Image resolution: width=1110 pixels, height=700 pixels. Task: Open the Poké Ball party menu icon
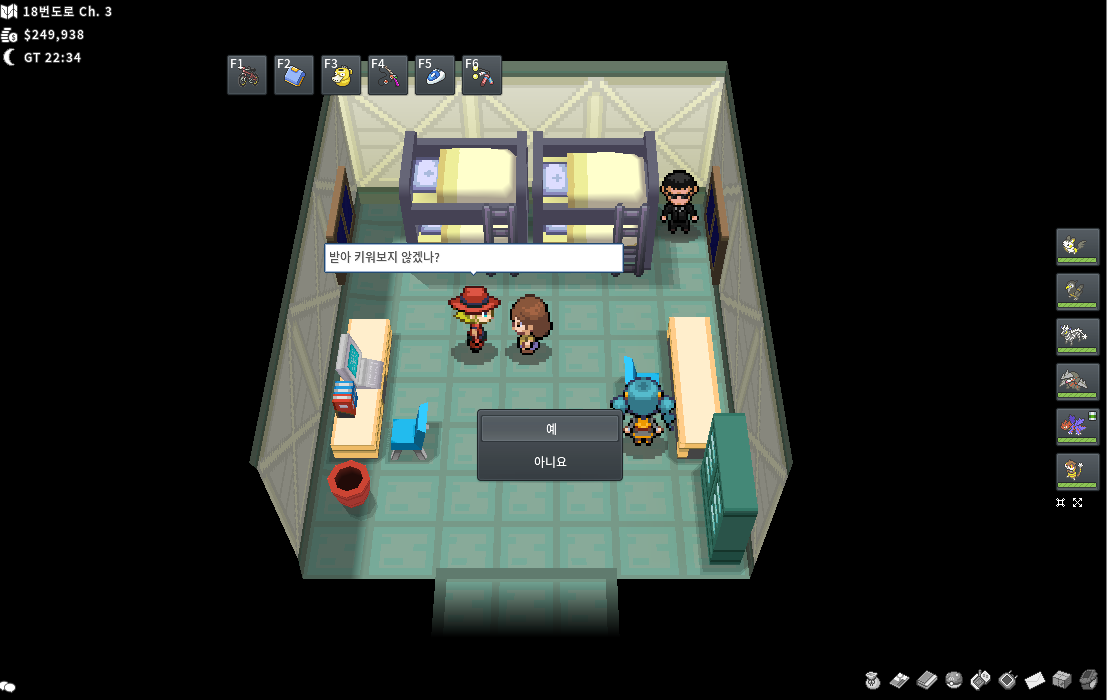click(x=954, y=680)
